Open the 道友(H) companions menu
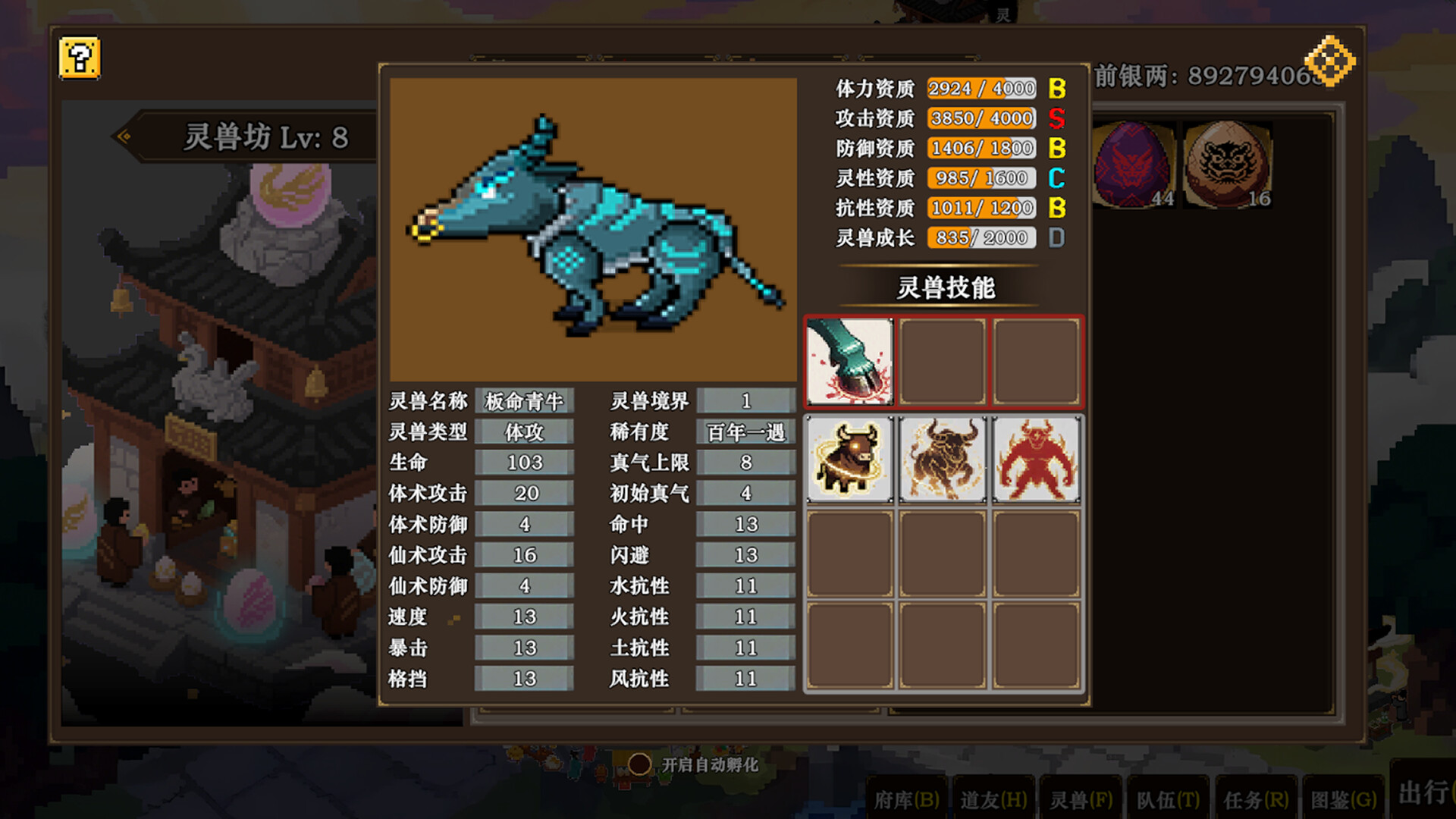The image size is (1456, 819). pyautogui.click(x=993, y=799)
